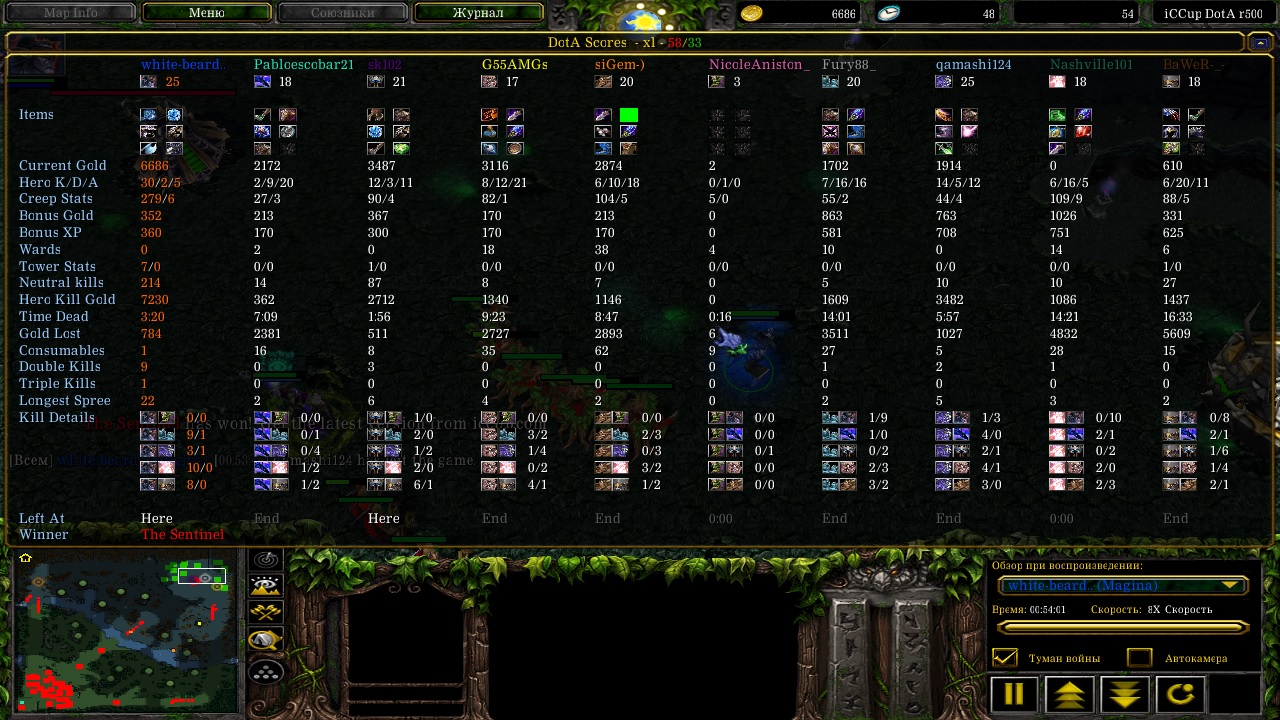Viewport: 1280px width, 720px height.
Task: Increase replay speed with up arrows
Action: pos(1069,694)
